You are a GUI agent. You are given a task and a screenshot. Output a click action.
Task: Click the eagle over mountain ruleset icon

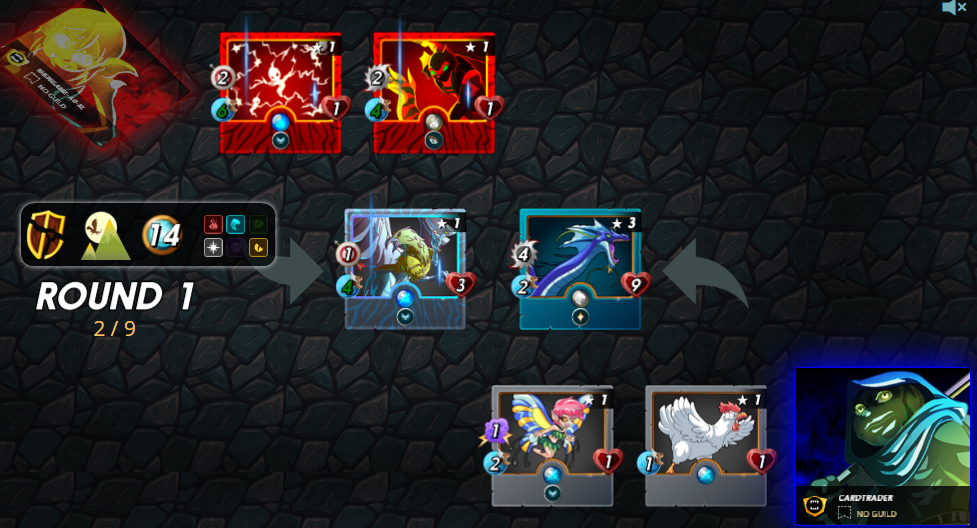[x=105, y=236]
